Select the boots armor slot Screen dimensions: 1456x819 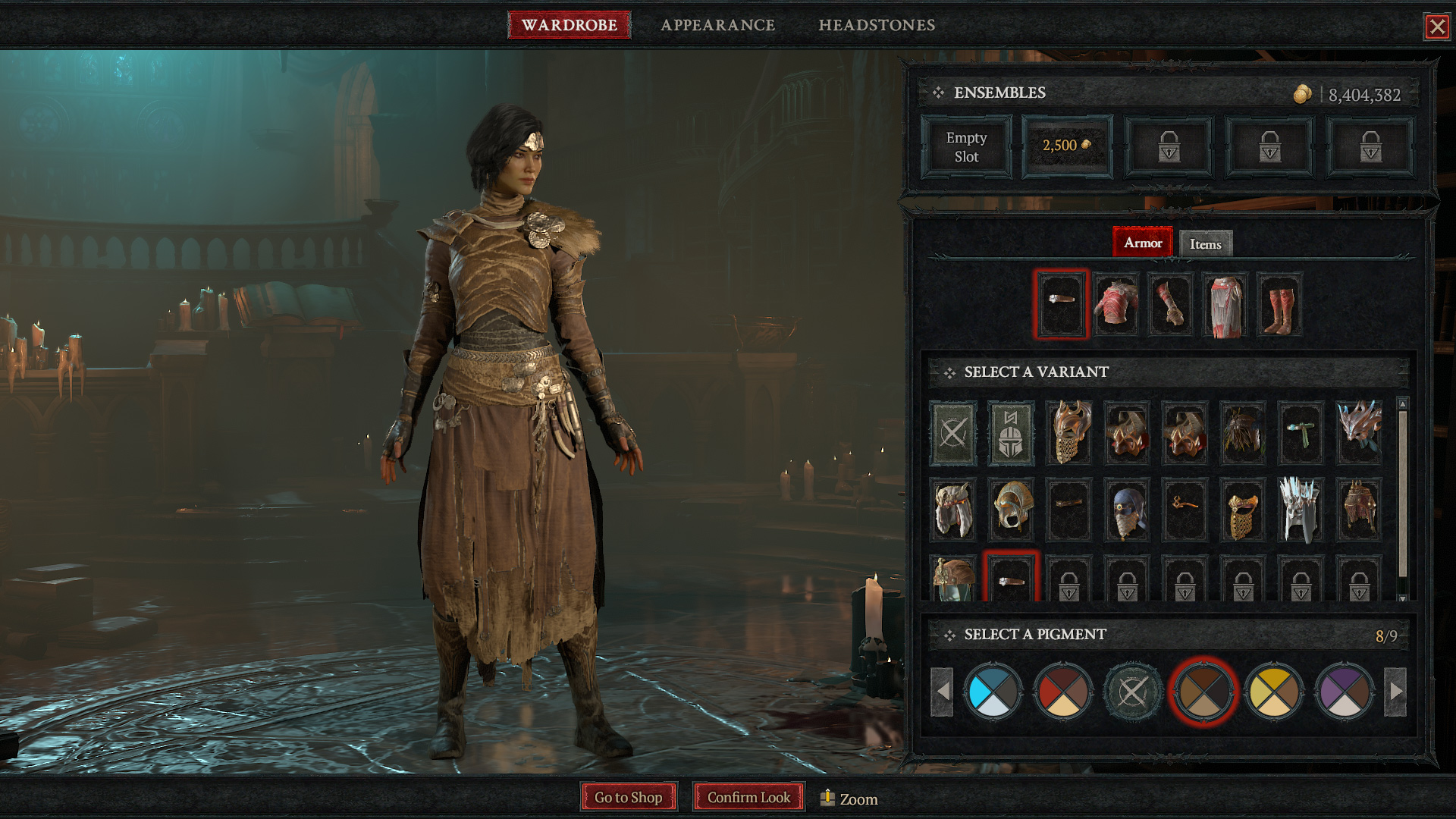pyautogui.click(x=1279, y=305)
